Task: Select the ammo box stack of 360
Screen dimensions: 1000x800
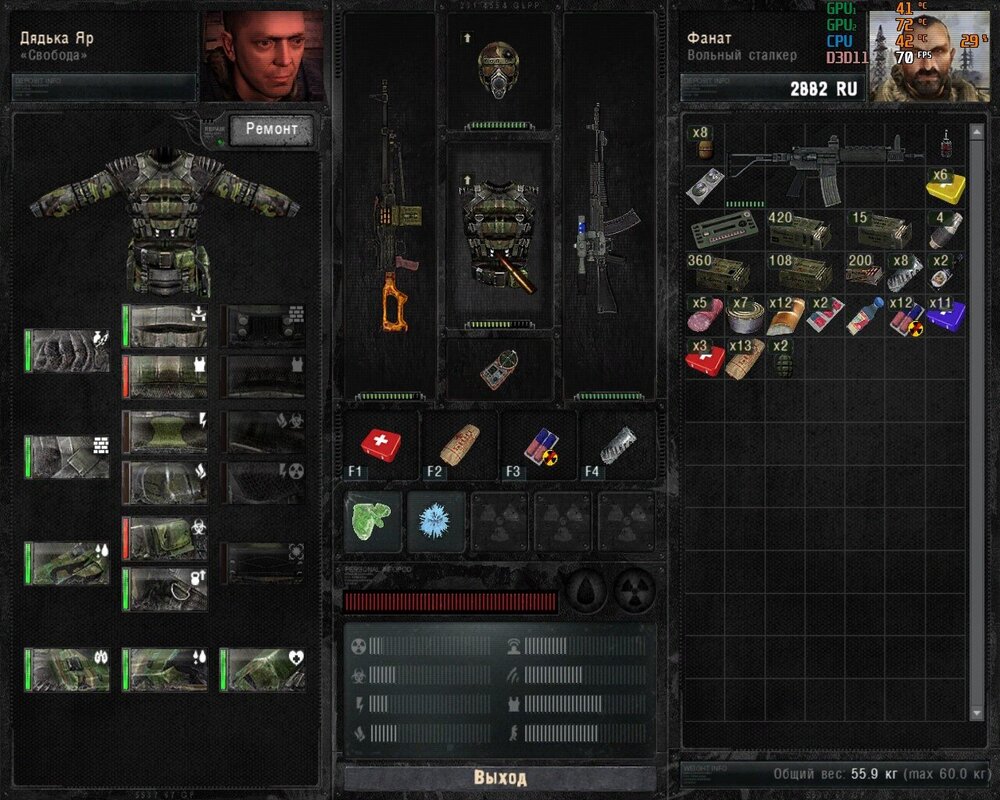Action: pyautogui.click(x=713, y=272)
